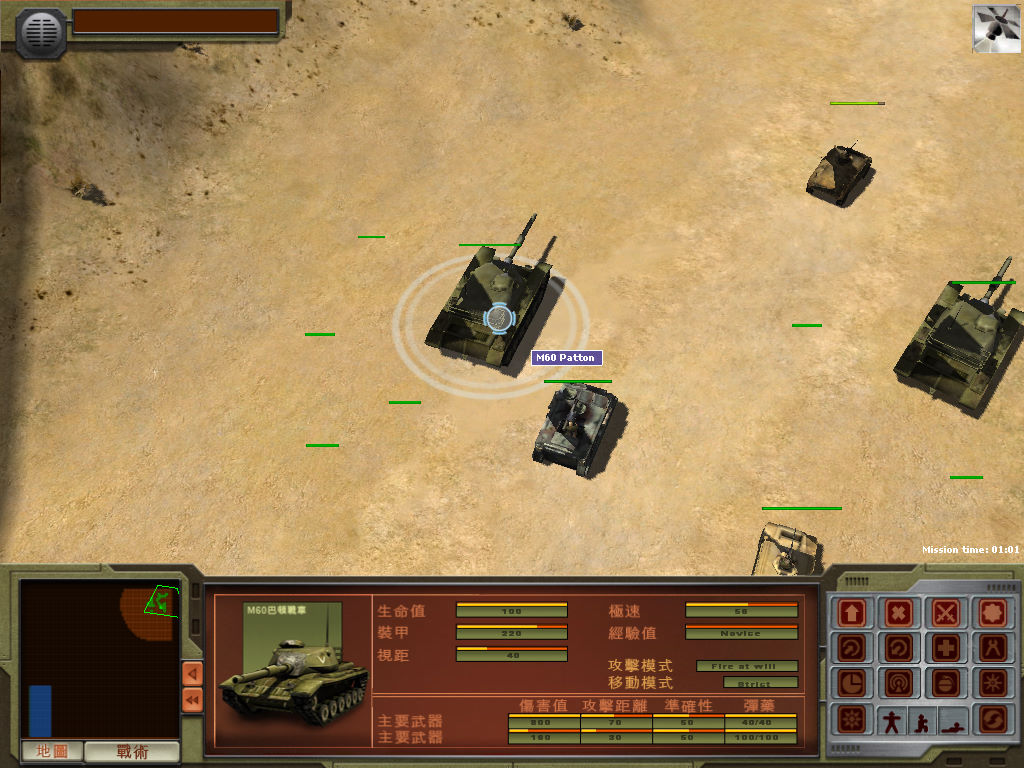Choose the compass dividers command icon

994,647
